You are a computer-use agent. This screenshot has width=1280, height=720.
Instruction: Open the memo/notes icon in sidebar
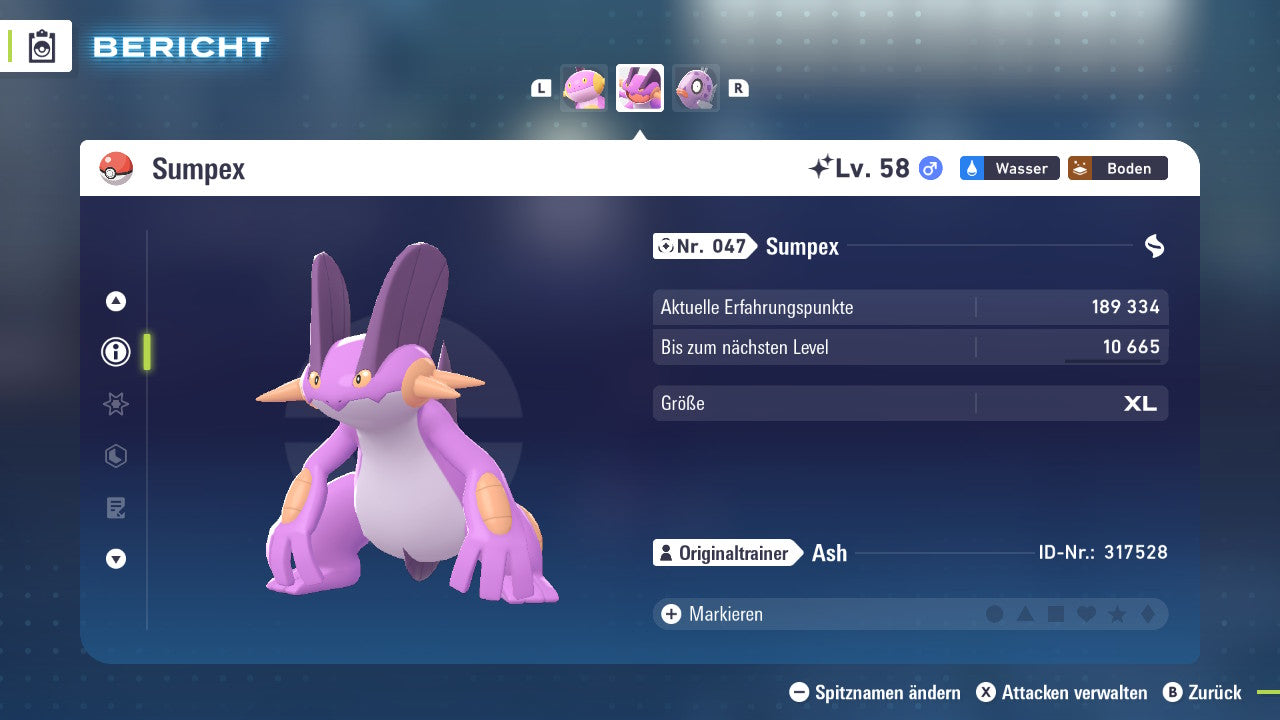(115, 508)
